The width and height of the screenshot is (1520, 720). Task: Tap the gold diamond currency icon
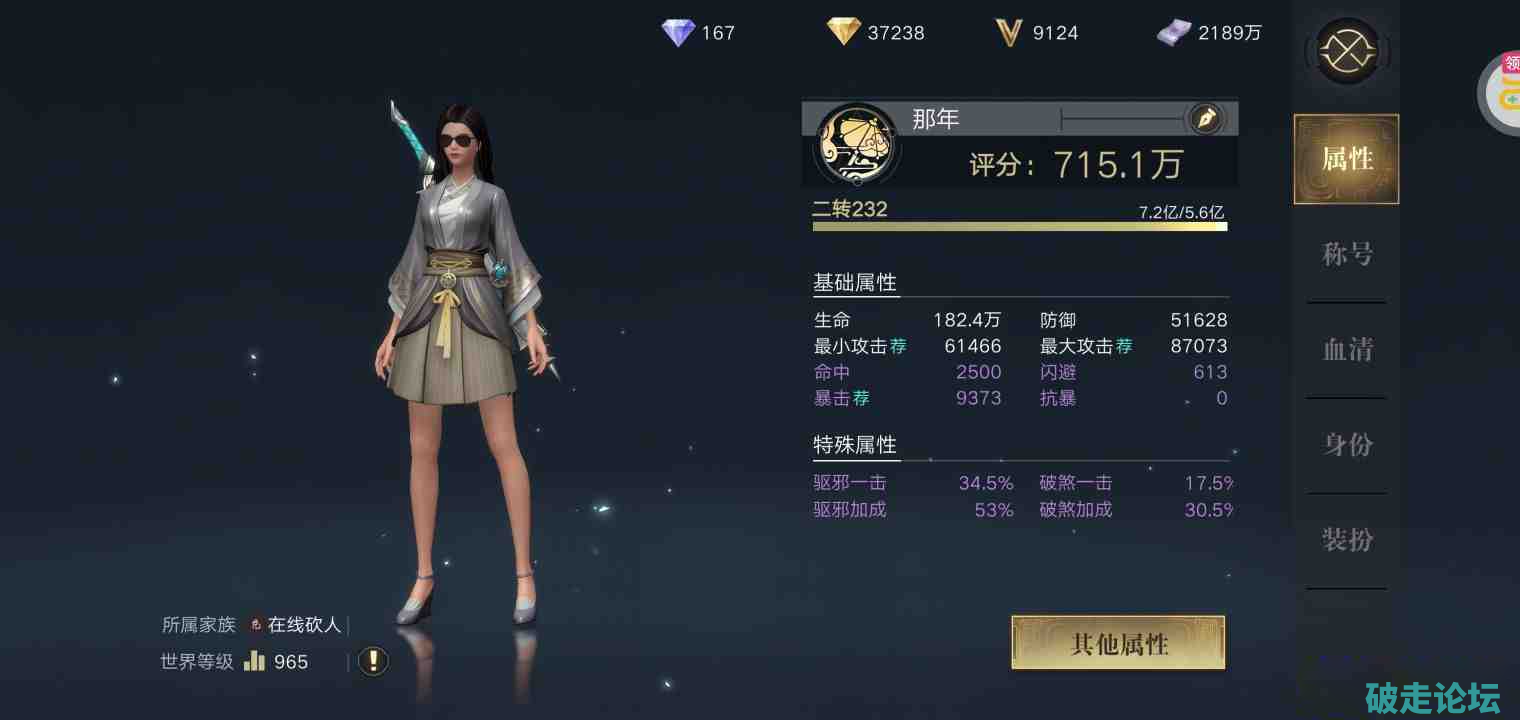(x=843, y=33)
